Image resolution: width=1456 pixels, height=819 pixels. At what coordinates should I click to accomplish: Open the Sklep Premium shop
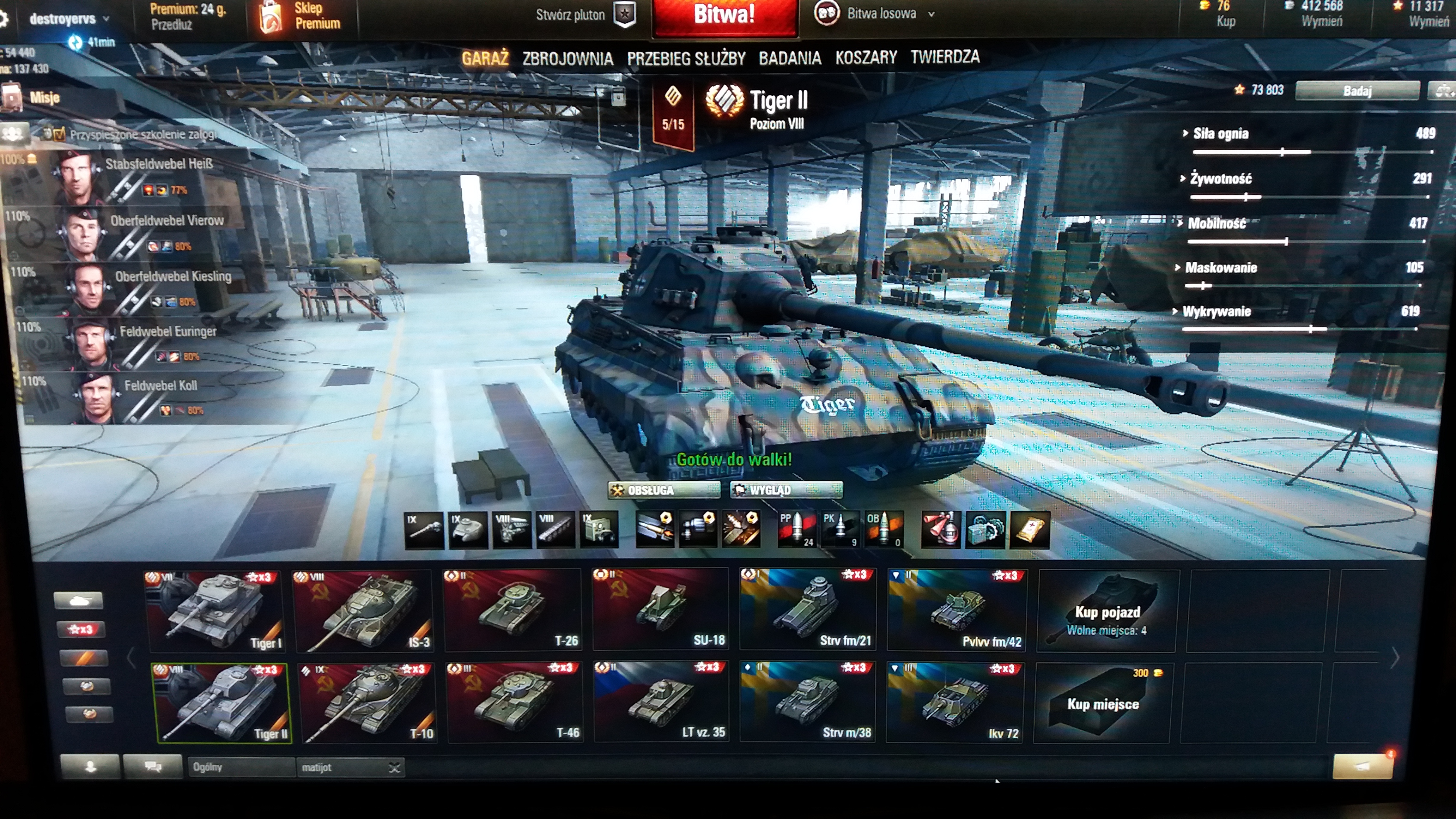[x=301, y=16]
